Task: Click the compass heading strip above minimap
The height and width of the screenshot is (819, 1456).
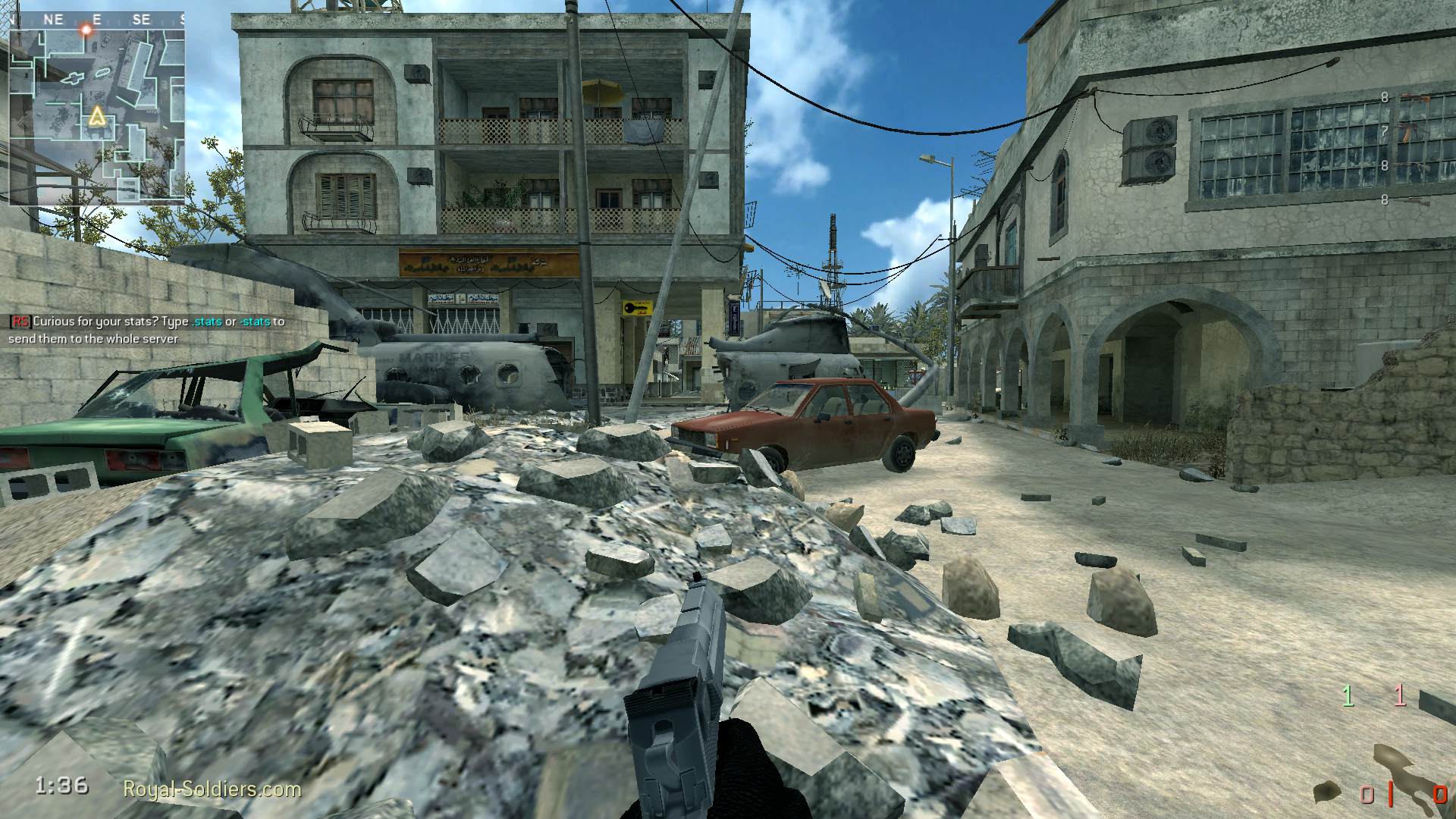Action: coord(97,20)
